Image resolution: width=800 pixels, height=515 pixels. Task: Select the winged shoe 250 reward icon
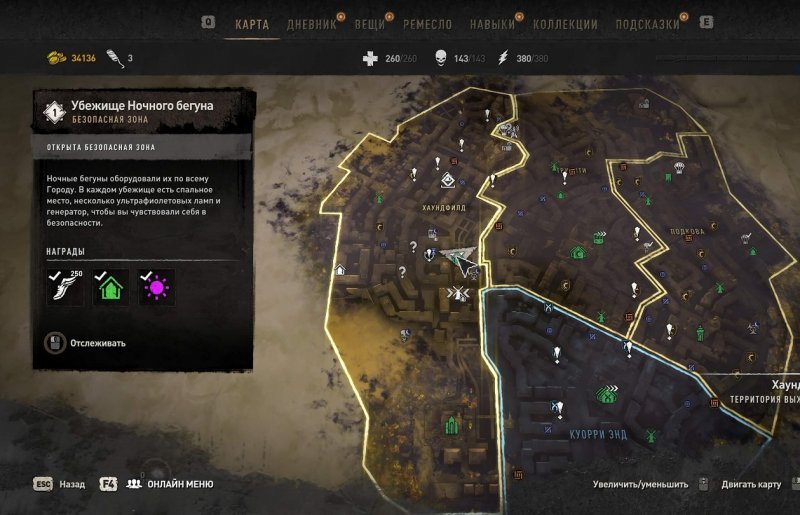pos(65,287)
